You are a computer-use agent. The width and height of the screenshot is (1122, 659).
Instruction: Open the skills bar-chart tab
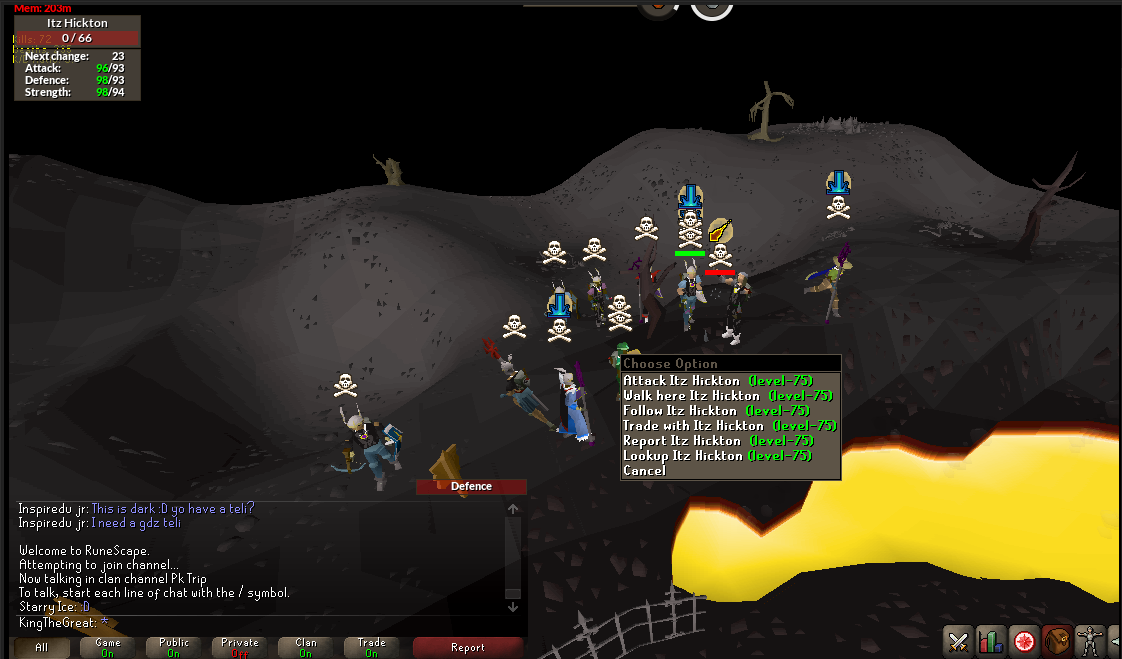(x=991, y=640)
